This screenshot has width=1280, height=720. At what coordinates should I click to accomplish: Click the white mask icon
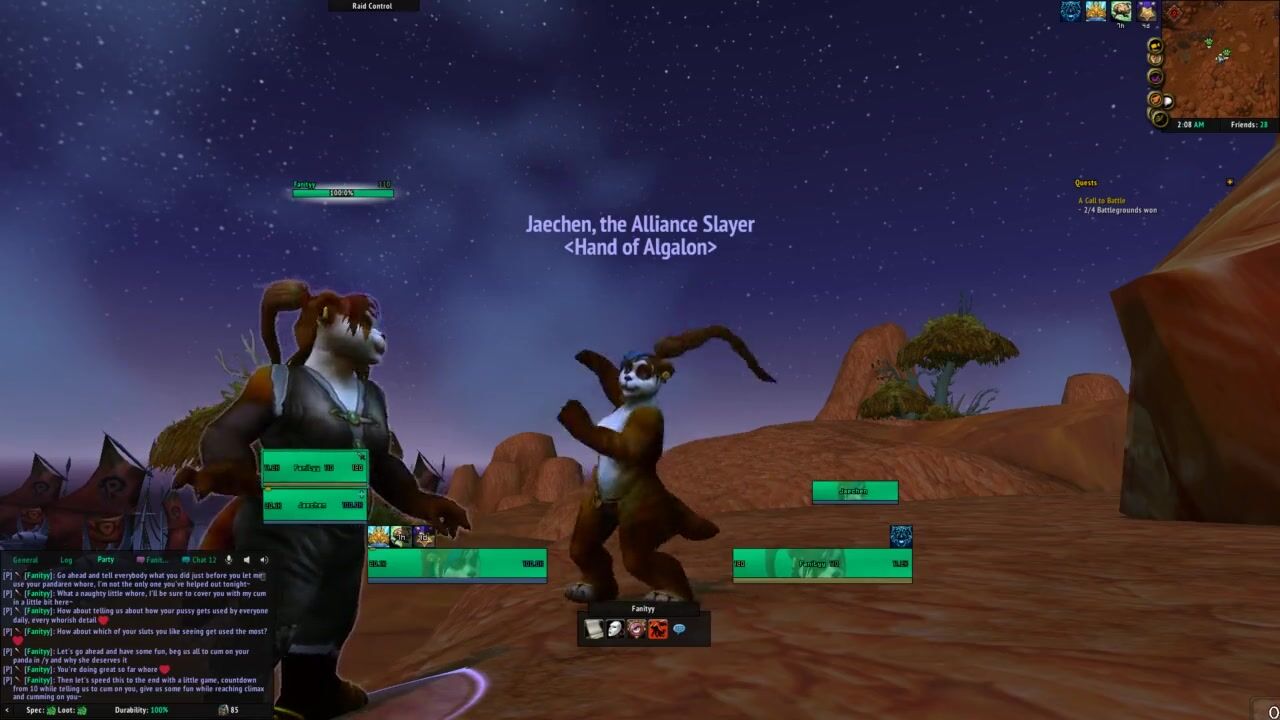click(x=615, y=629)
